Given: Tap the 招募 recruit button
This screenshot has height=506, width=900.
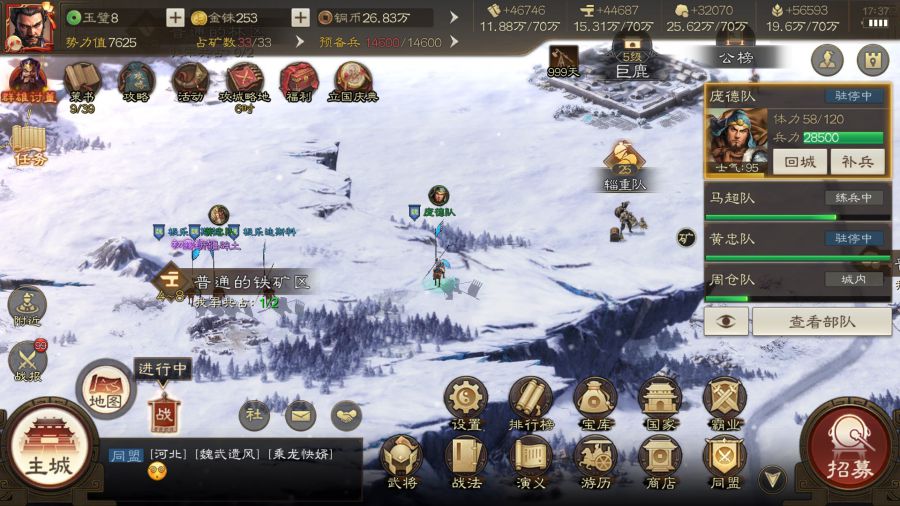Looking at the screenshot, I should [x=847, y=450].
